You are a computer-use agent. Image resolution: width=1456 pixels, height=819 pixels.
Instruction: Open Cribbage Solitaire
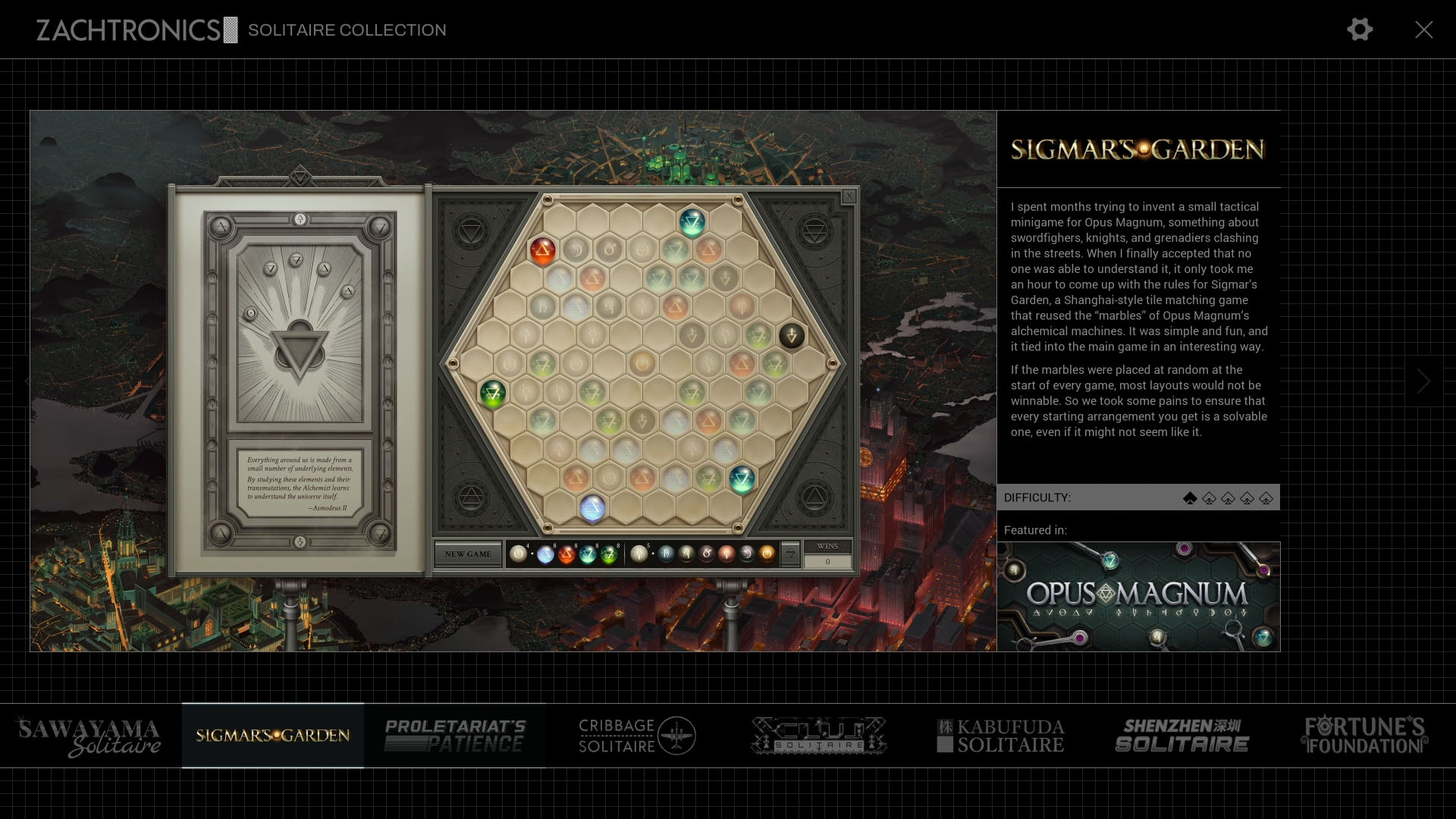click(636, 736)
